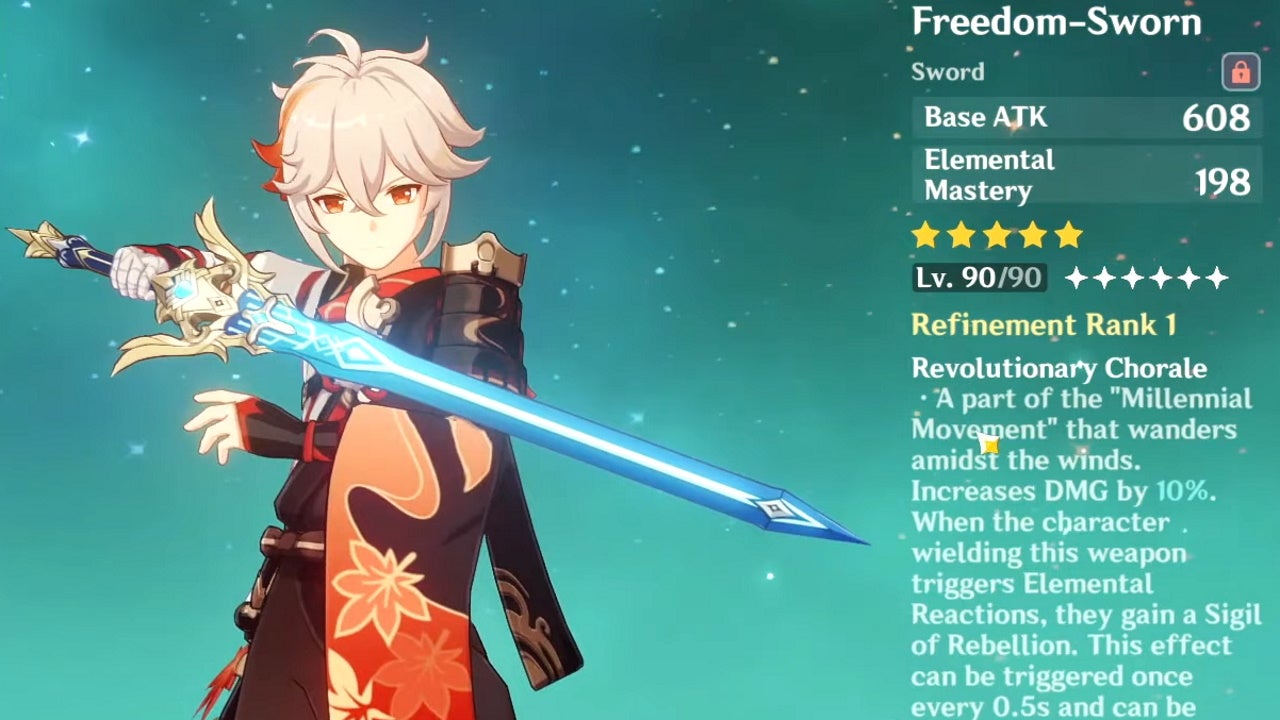Click the last white refinement star
Screen dimensions: 1280x720
coord(1219,278)
